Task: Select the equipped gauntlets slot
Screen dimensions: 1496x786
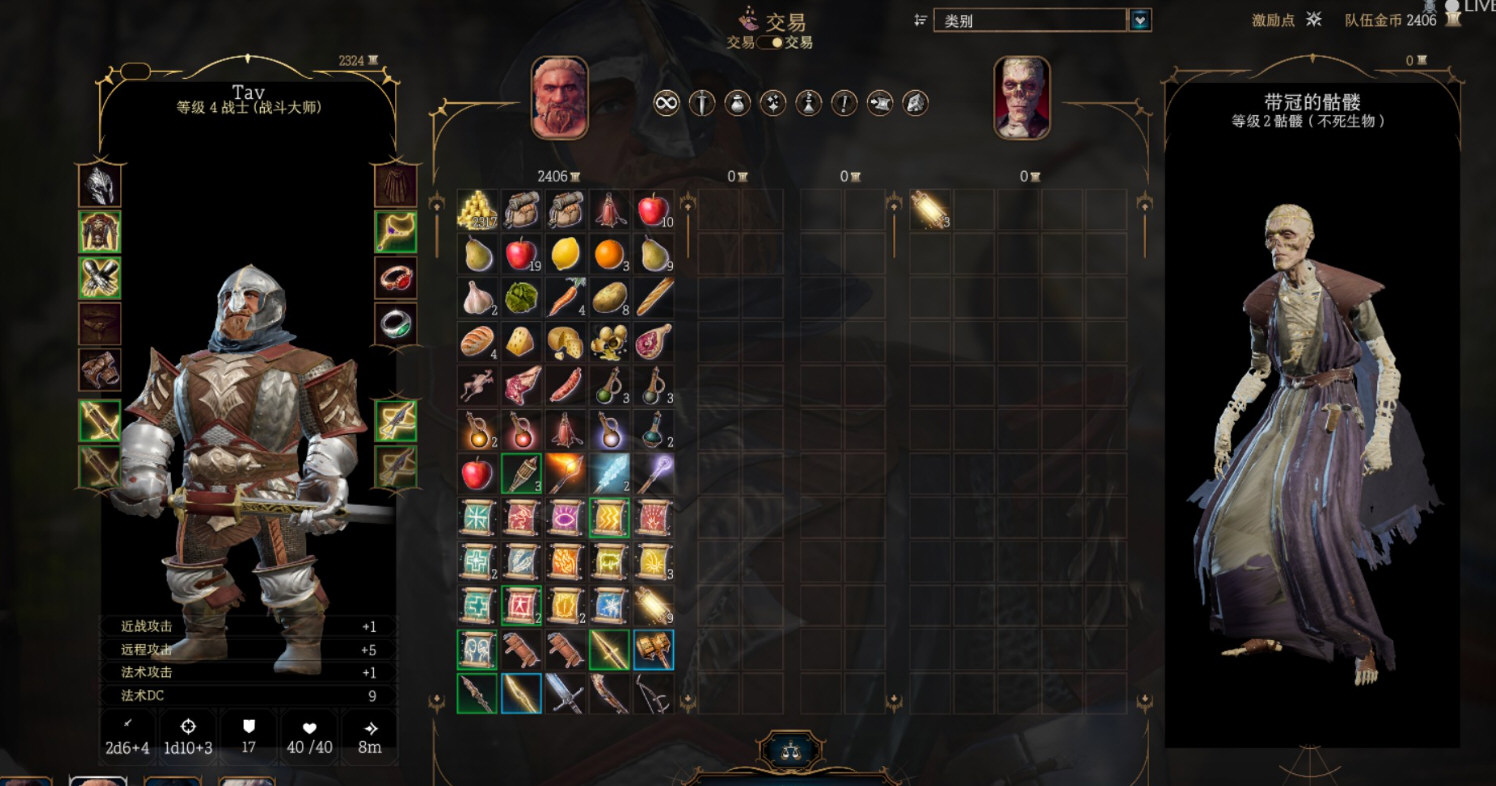Action: 100,278
